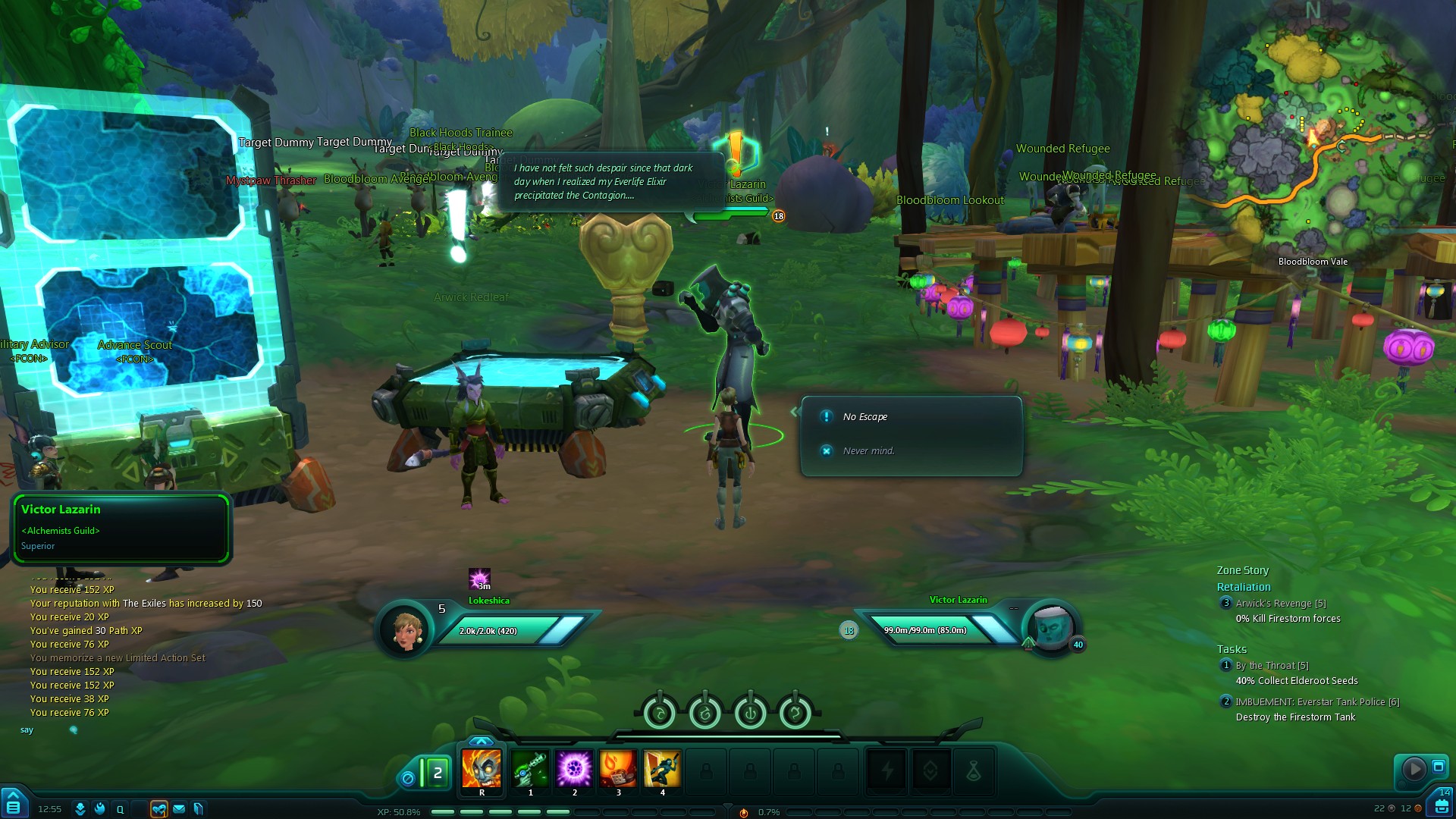Select the By the Throat task
The image size is (1456, 819).
click(1272, 666)
